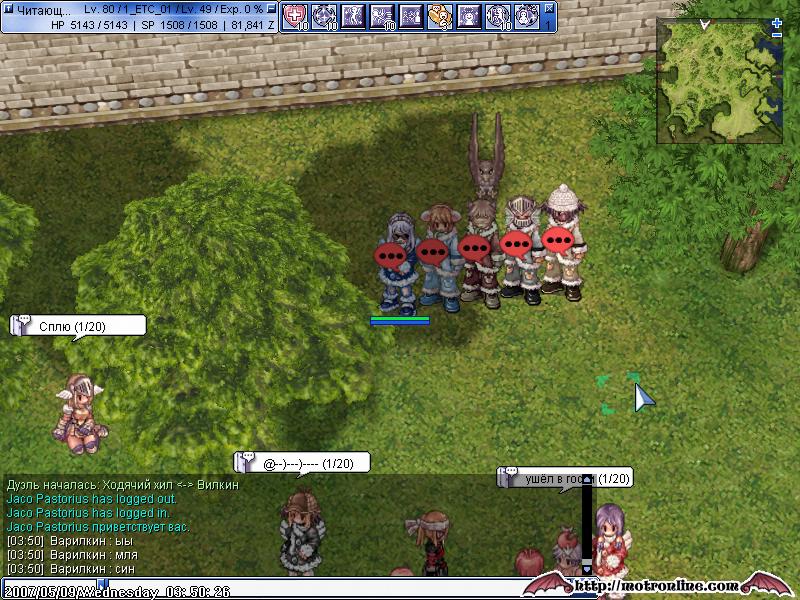
Task: Open the "ушёл в гости" chat room
Action: click(x=565, y=479)
